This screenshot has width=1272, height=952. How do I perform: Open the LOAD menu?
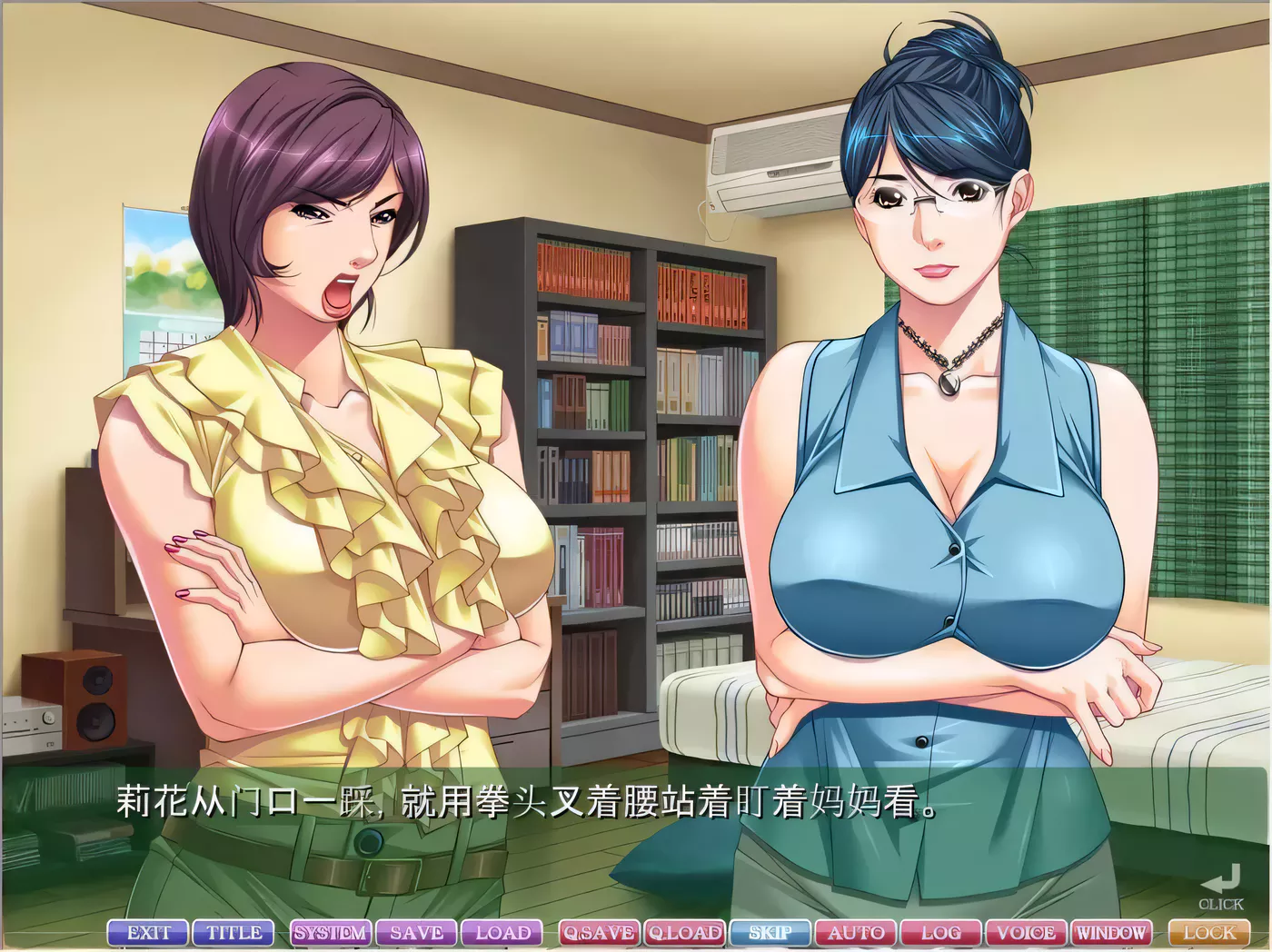[x=502, y=933]
